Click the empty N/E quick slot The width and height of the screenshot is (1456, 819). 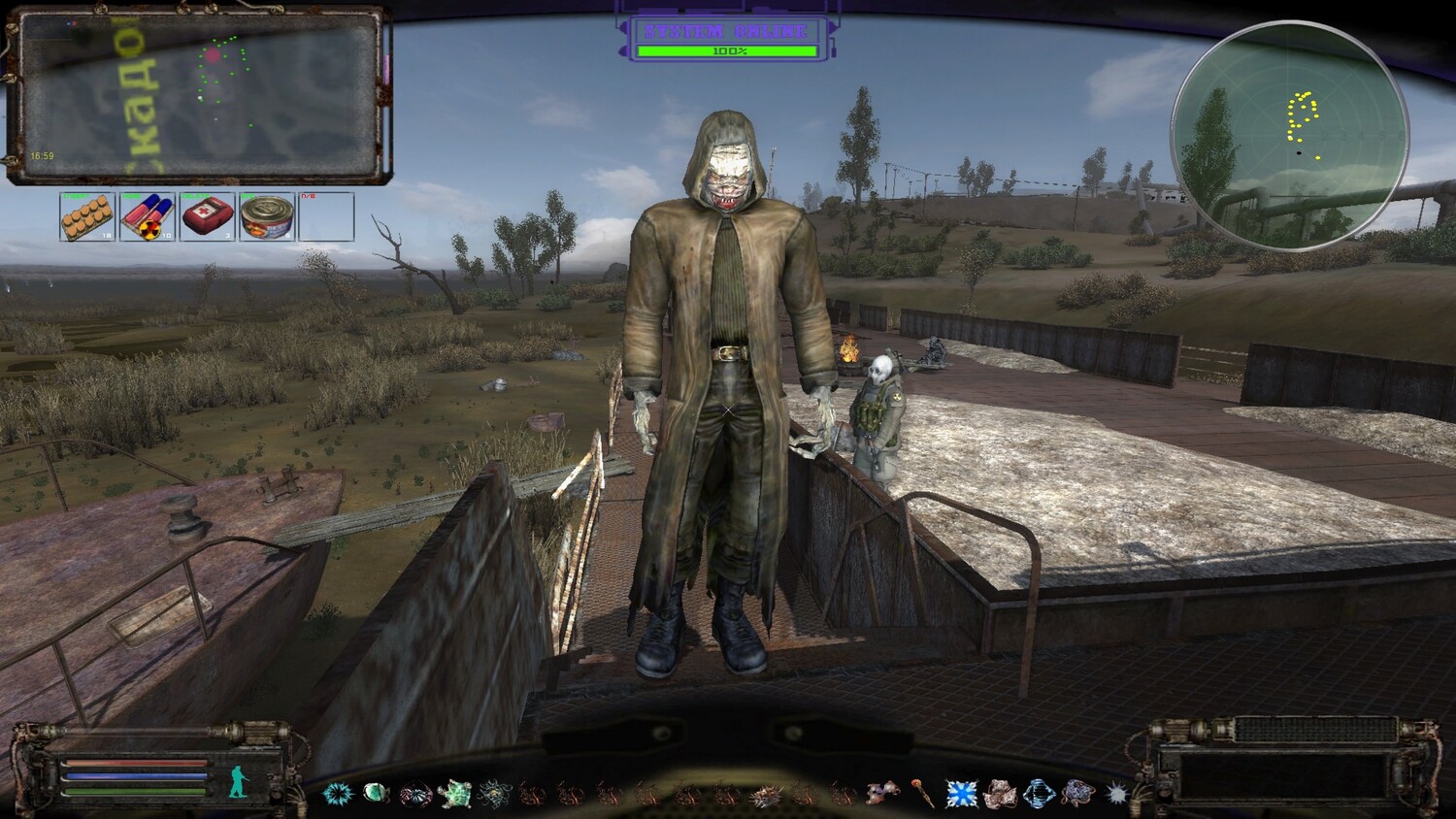pyautogui.click(x=326, y=216)
